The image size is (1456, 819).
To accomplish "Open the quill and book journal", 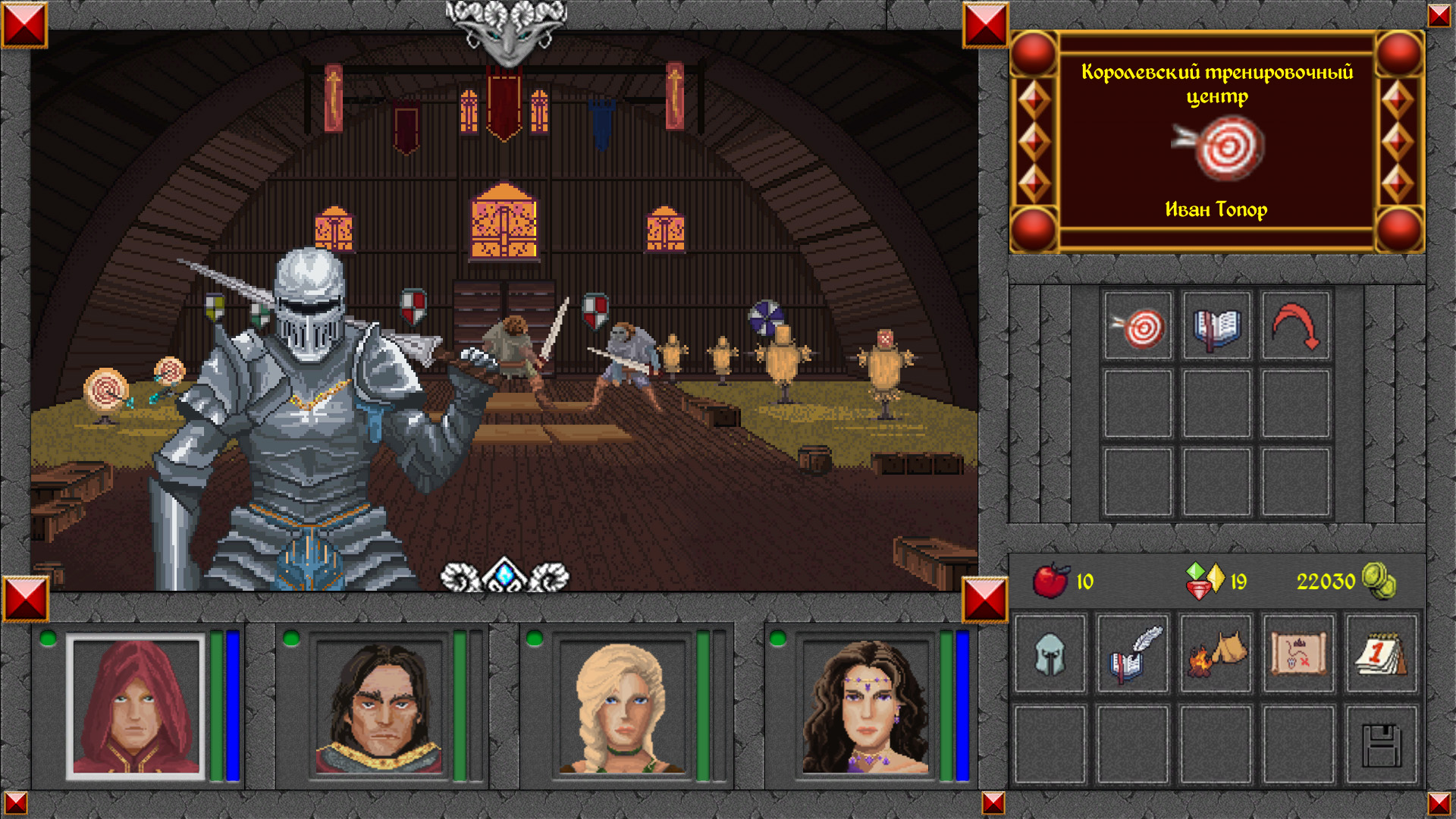I will click(1134, 654).
